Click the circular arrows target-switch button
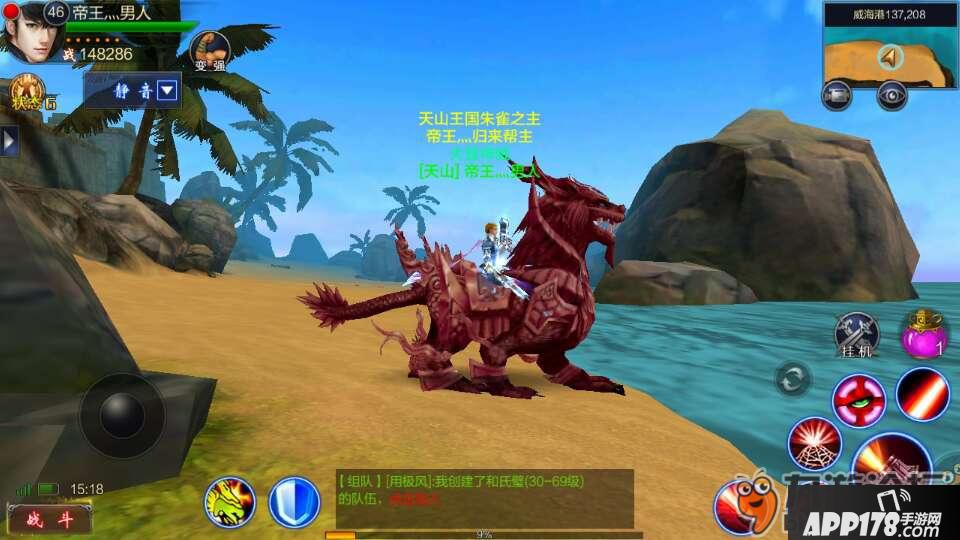Screen dimensions: 960x540 (x=793, y=380)
